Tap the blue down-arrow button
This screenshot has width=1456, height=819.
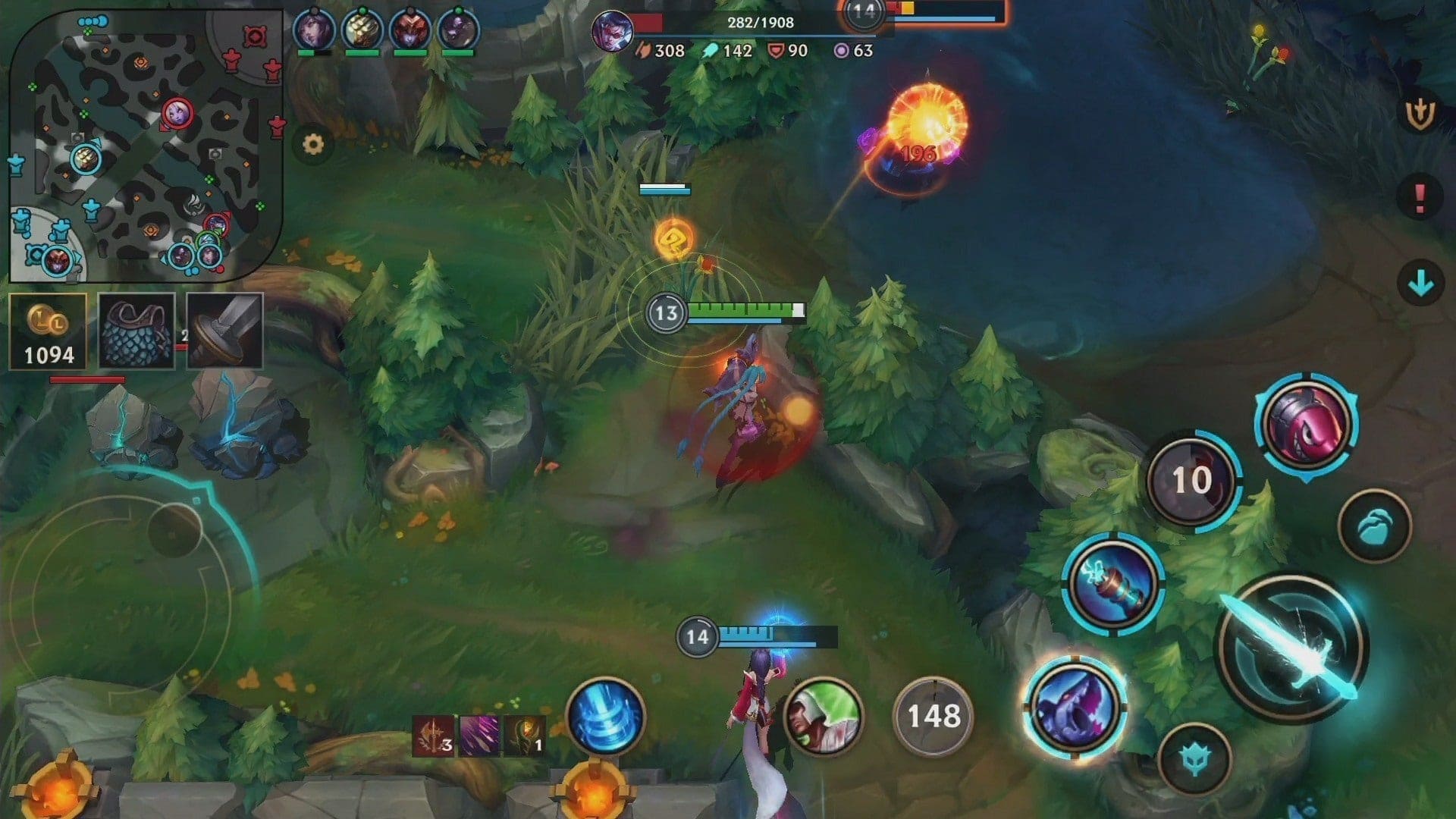pos(1420,284)
